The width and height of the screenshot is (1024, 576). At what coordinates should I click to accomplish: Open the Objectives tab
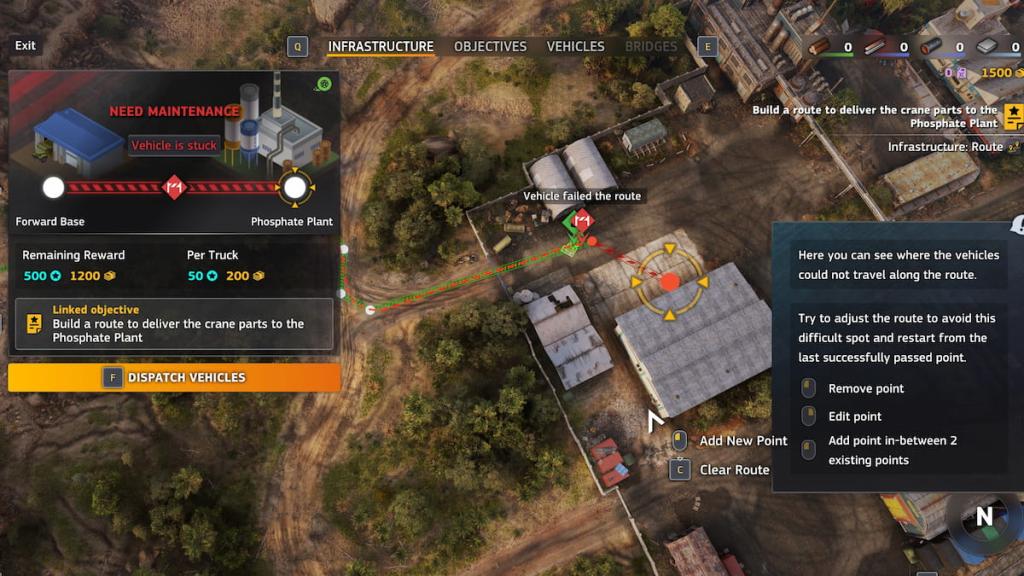click(490, 47)
